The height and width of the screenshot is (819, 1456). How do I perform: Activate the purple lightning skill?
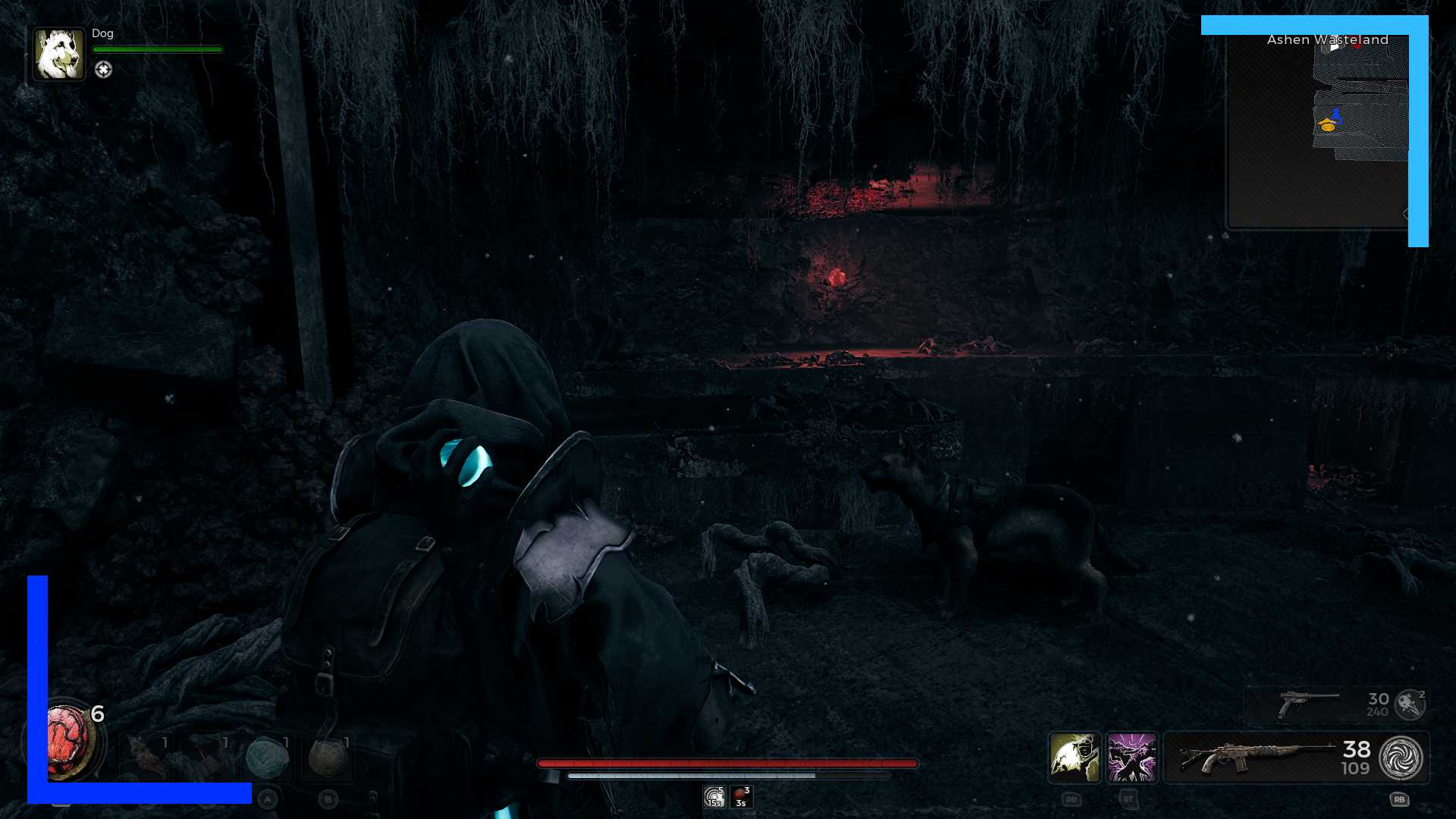(x=1131, y=758)
